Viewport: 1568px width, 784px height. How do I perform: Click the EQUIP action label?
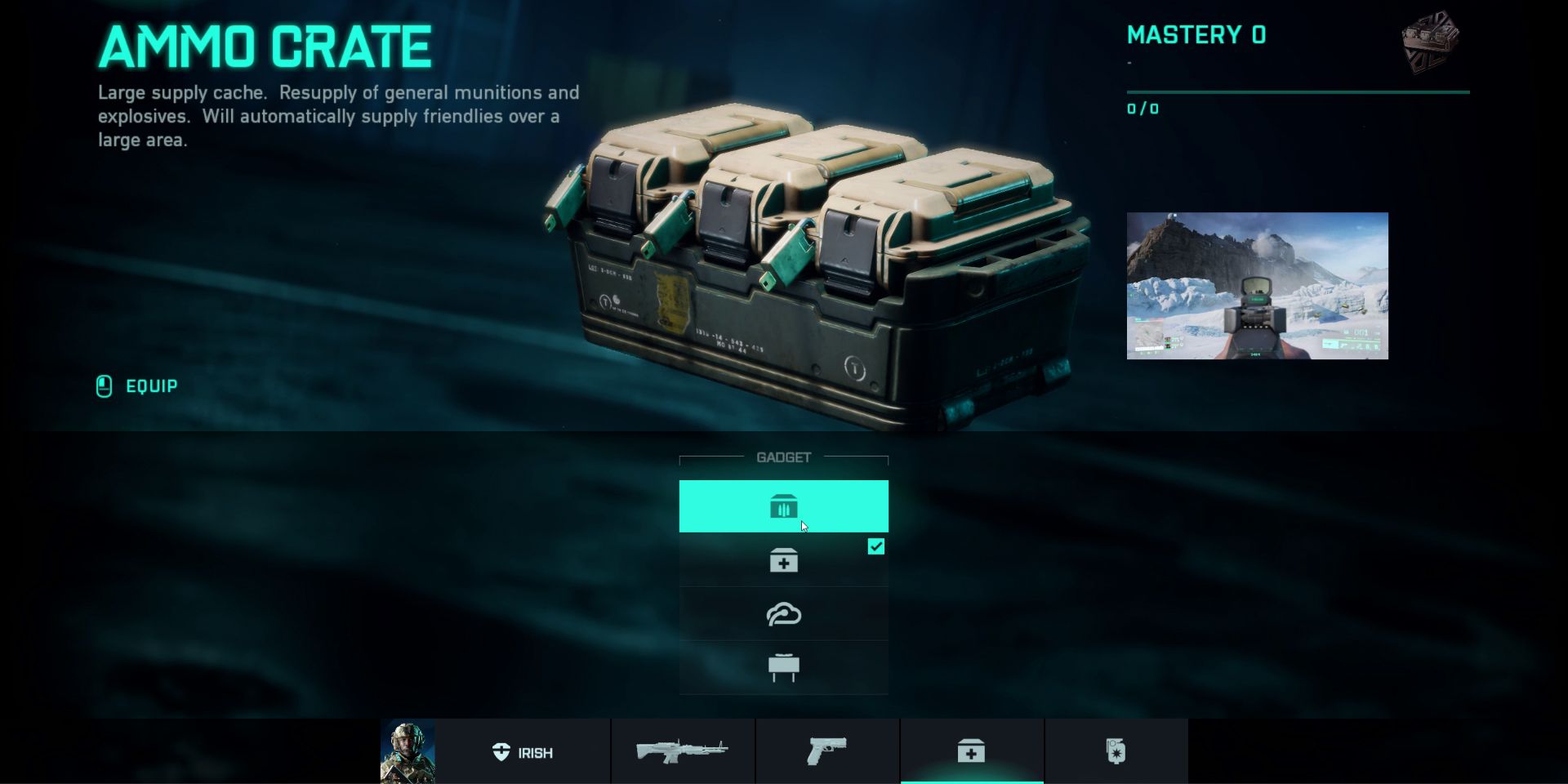click(151, 385)
